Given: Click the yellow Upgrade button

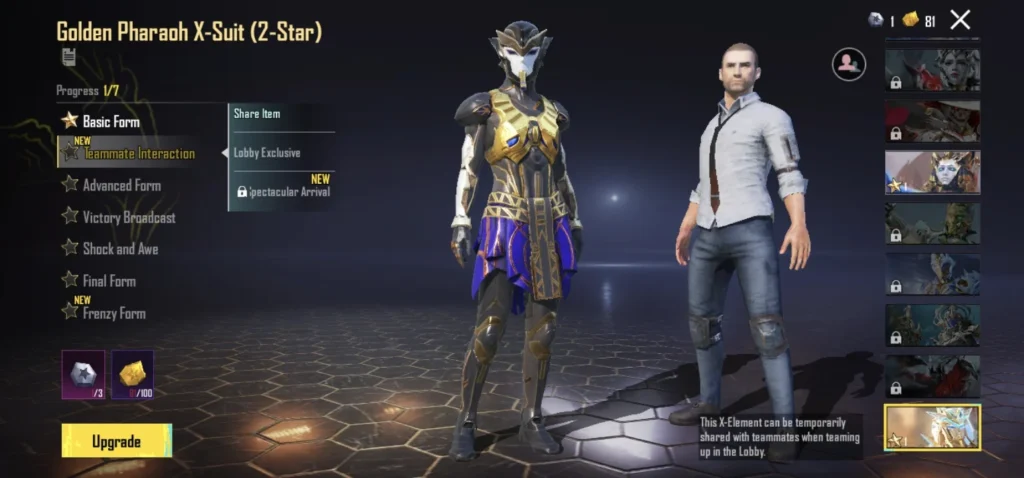Looking at the screenshot, I should [116, 441].
